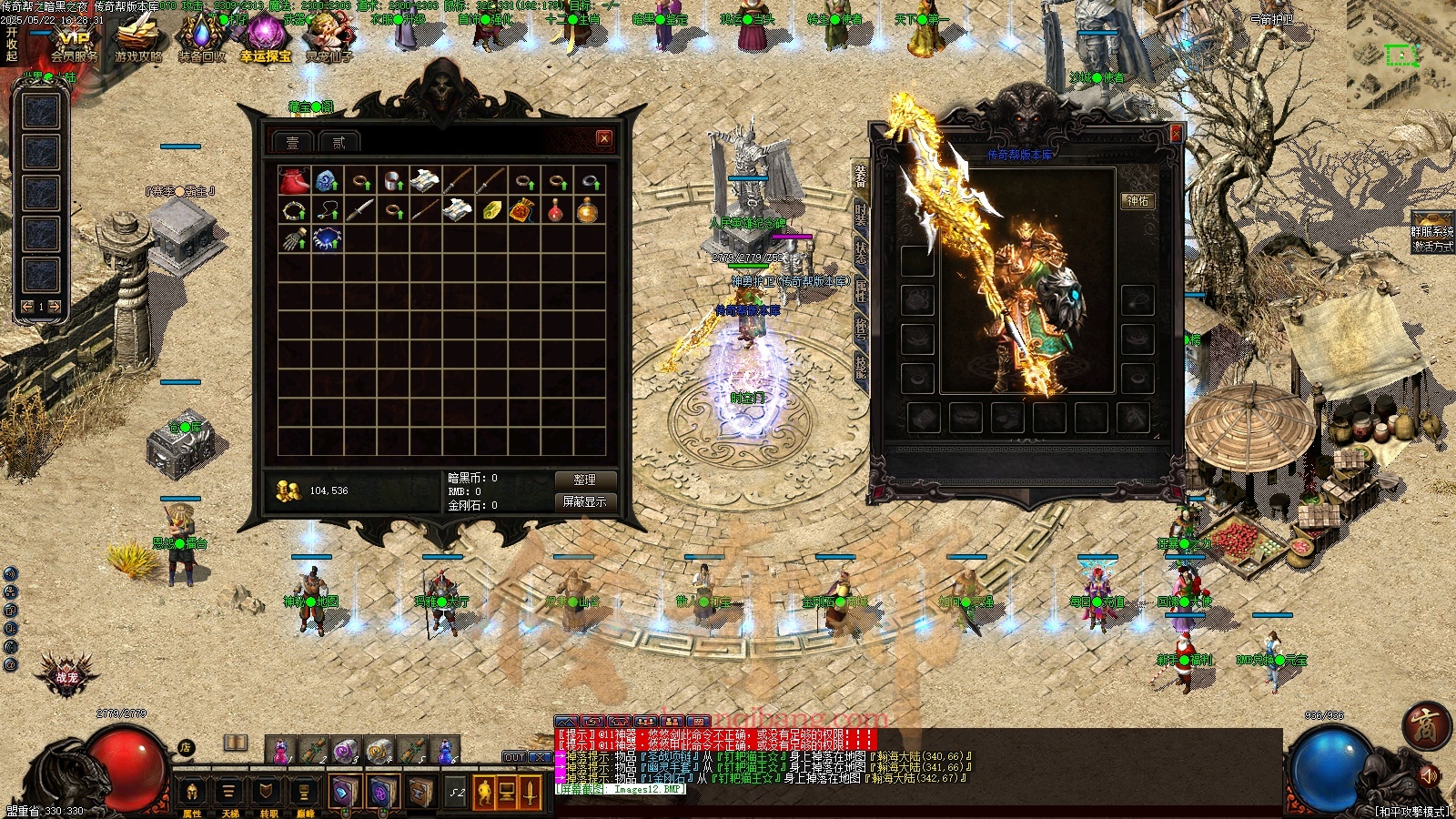The height and width of the screenshot is (819, 1456).
Task: Select the dark gauntlet item
Action: click(293, 239)
